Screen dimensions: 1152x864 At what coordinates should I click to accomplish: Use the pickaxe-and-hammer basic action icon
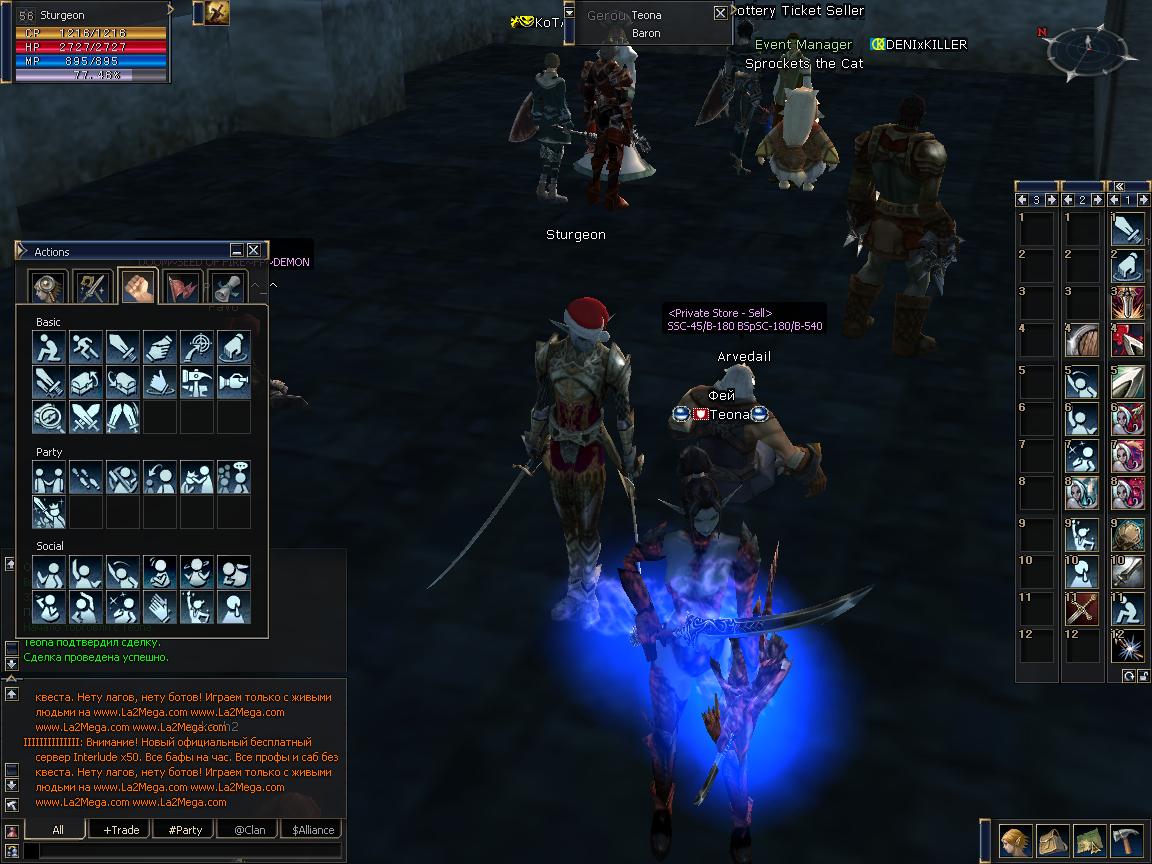(196, 381)
